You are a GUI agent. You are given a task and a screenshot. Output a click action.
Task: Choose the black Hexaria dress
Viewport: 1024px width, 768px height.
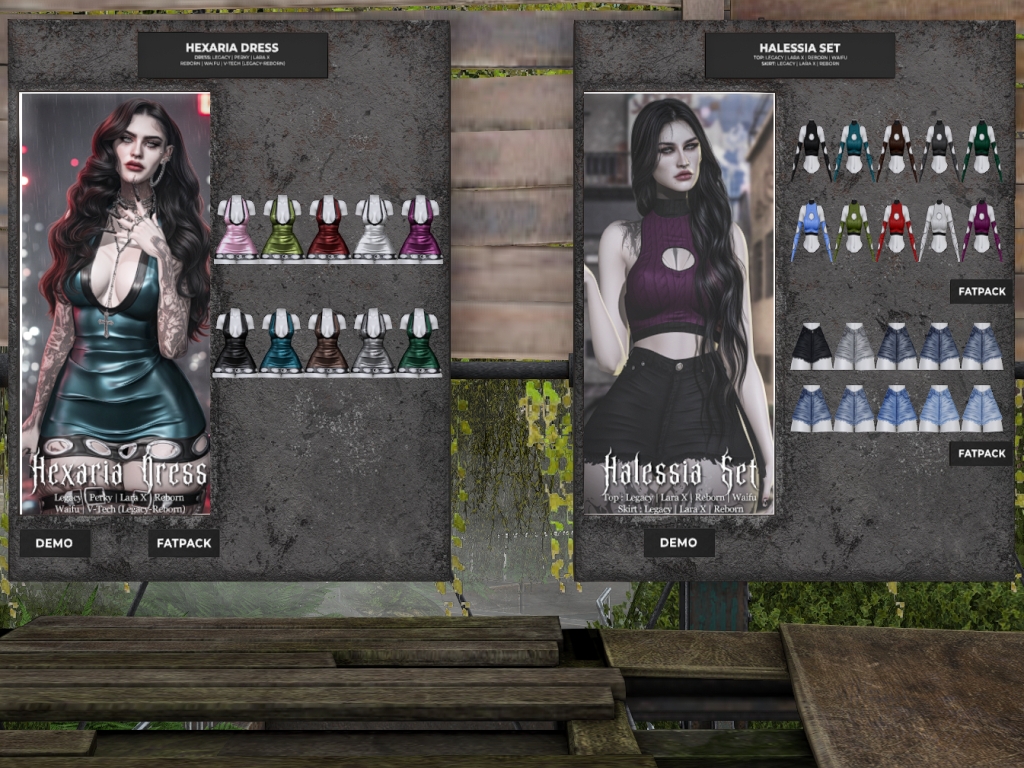[236, 341]
